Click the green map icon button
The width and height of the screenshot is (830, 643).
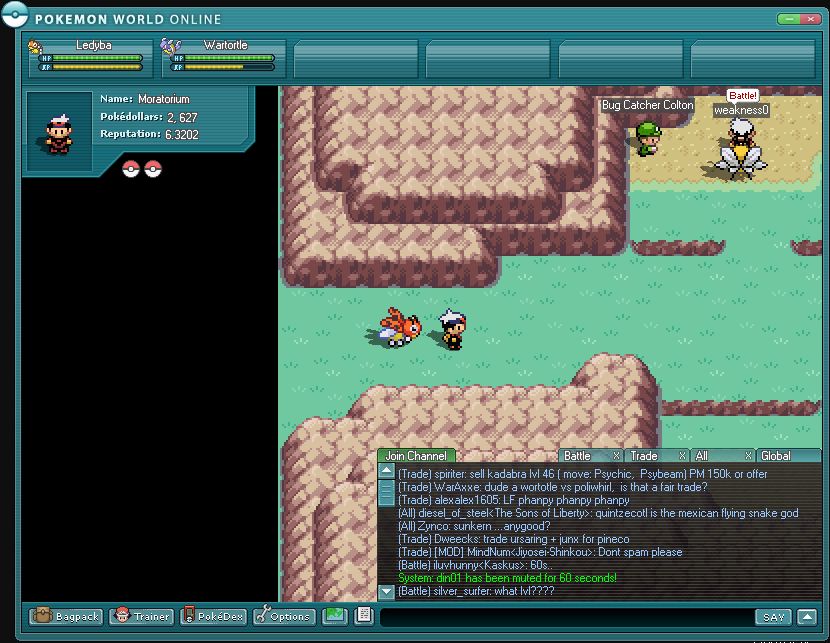[x=334, y=616]
